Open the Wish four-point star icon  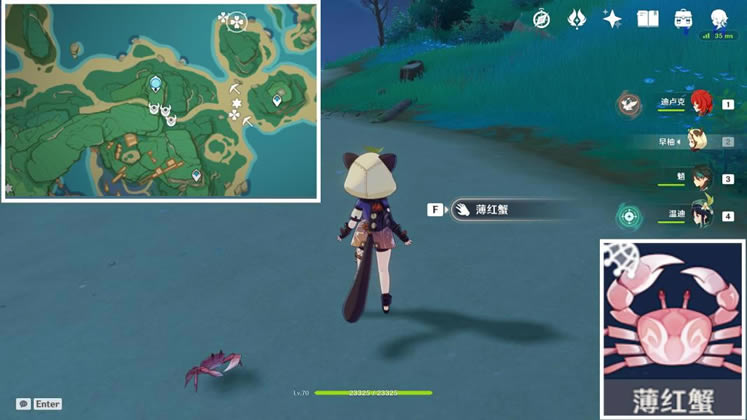pyautogui.click(x=612, y=19)
